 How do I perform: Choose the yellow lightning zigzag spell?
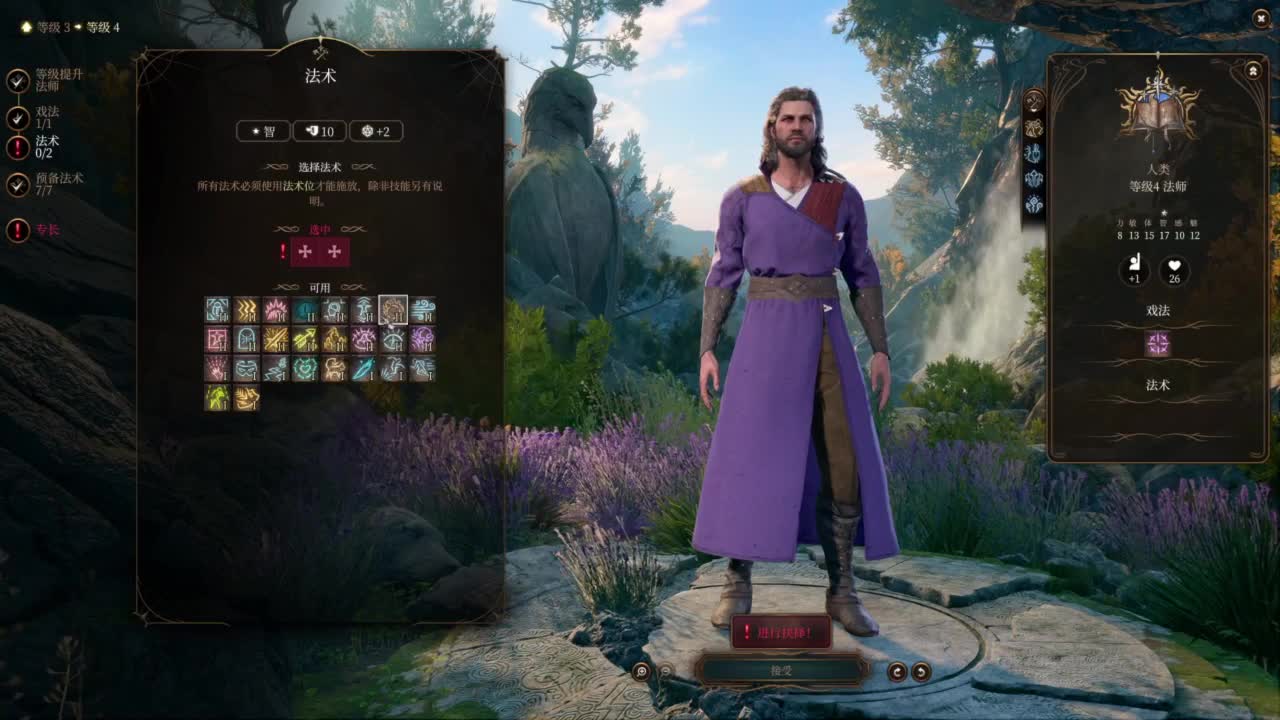coord(246,310)
